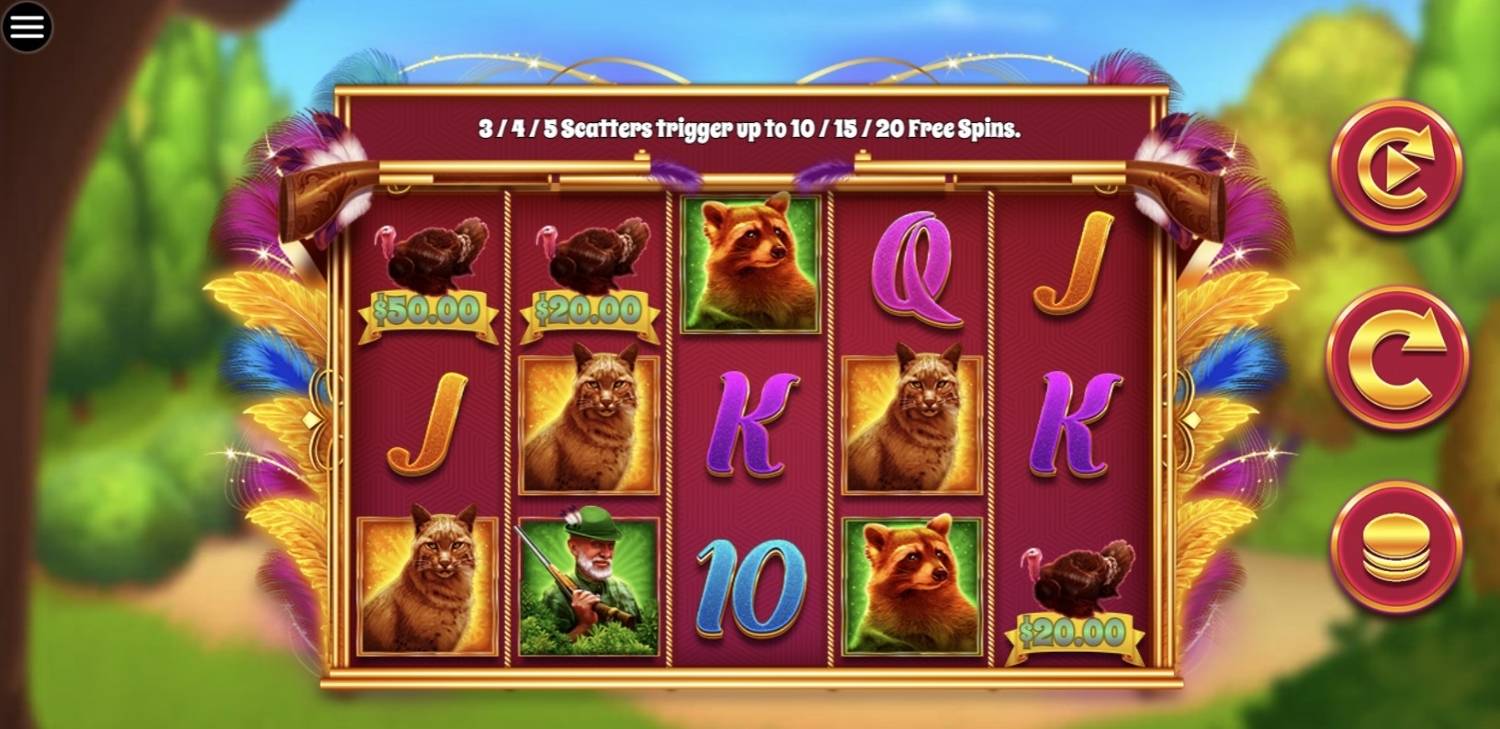Open the hamburger menu
The height and width of the screenshot is (729, 1500).
[27, 27]
